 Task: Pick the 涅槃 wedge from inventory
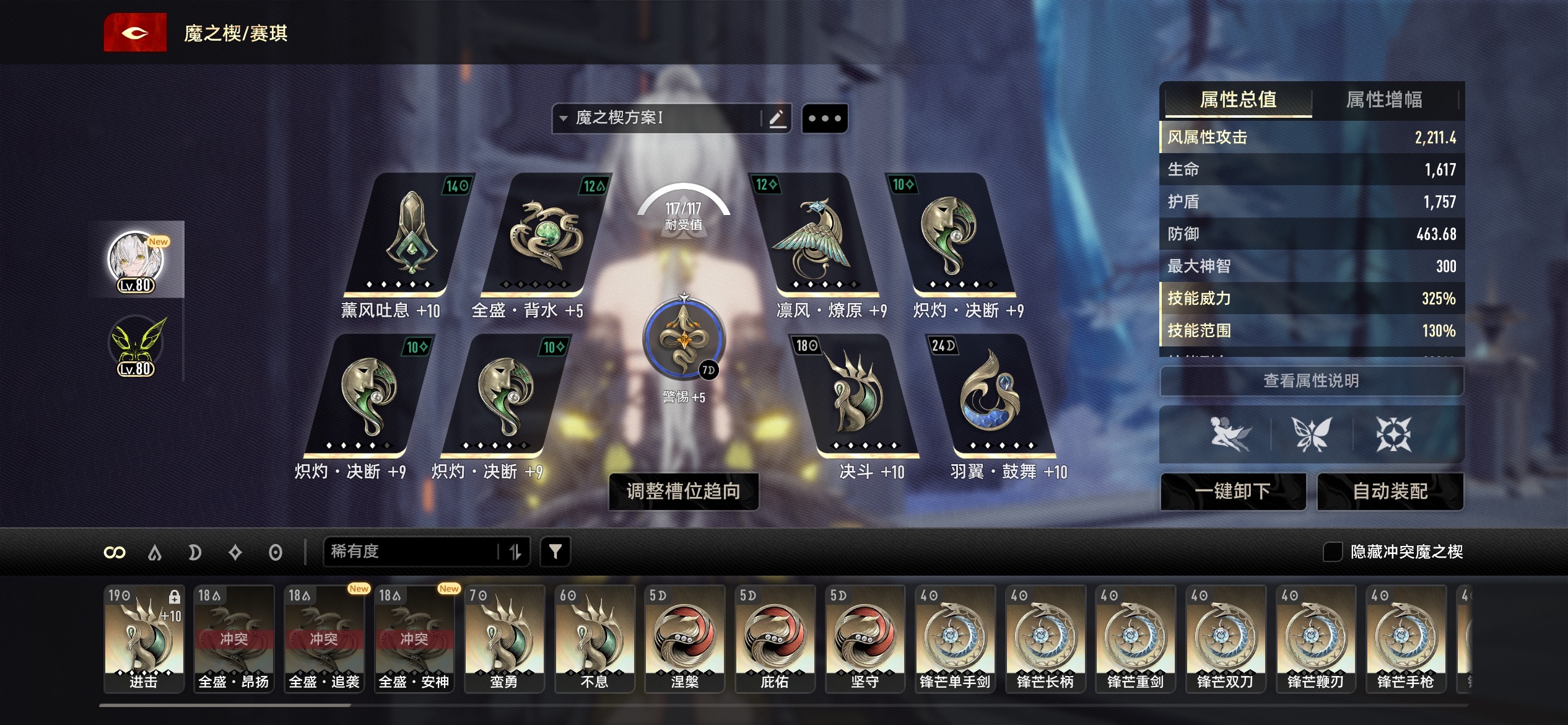684,637
